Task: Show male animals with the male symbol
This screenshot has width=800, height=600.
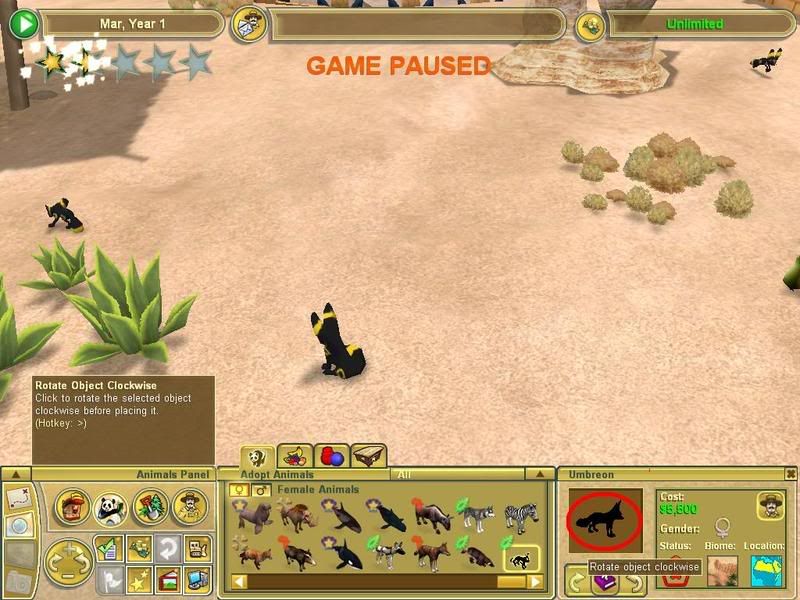Action: click(x=260, y=490)
